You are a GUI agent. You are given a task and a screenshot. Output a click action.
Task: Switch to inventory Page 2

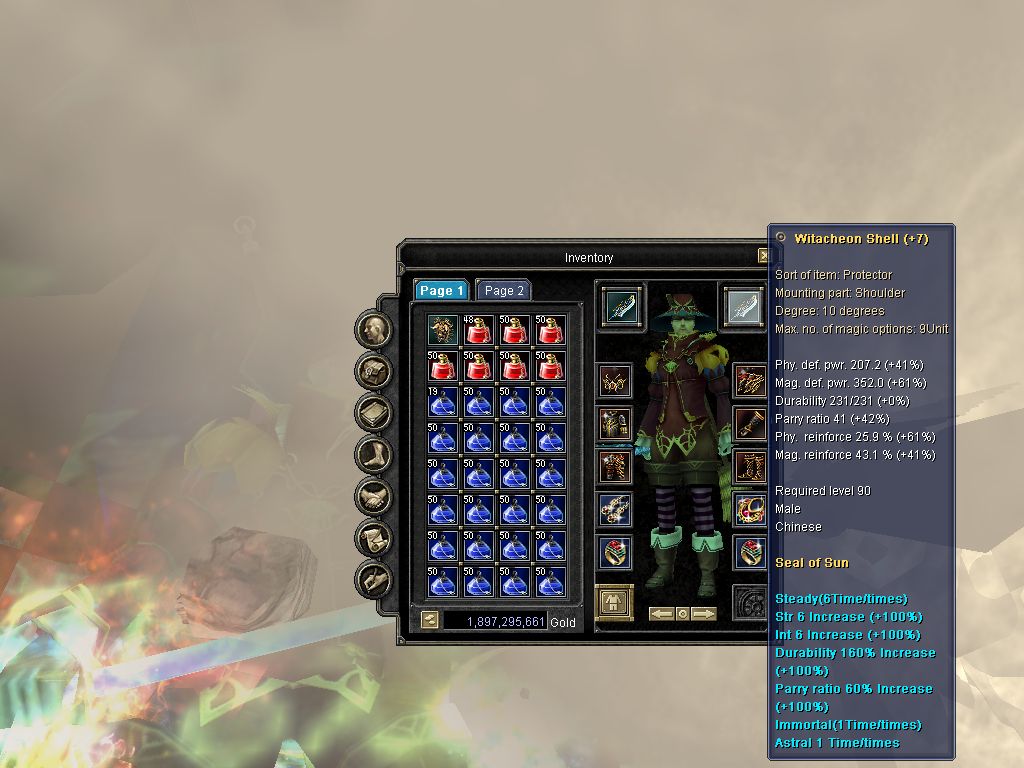pos(504,291)
